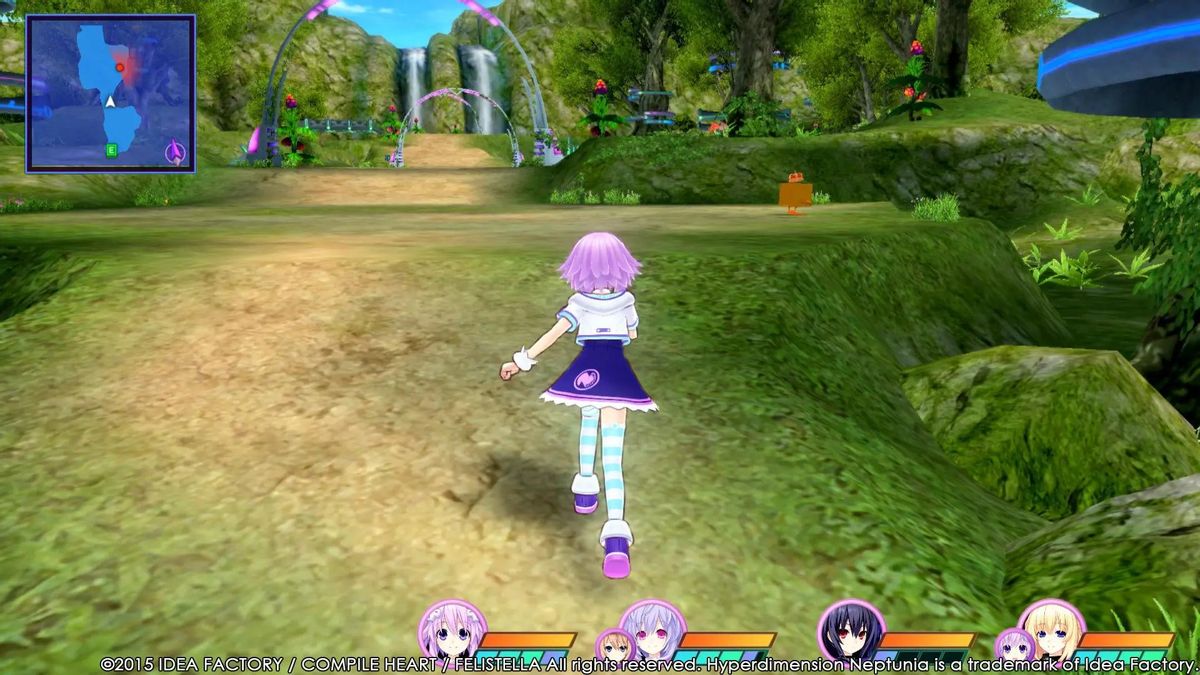Click the white player arrow on minimap
Screen dimensions: 1200x675
coord(111,100)
